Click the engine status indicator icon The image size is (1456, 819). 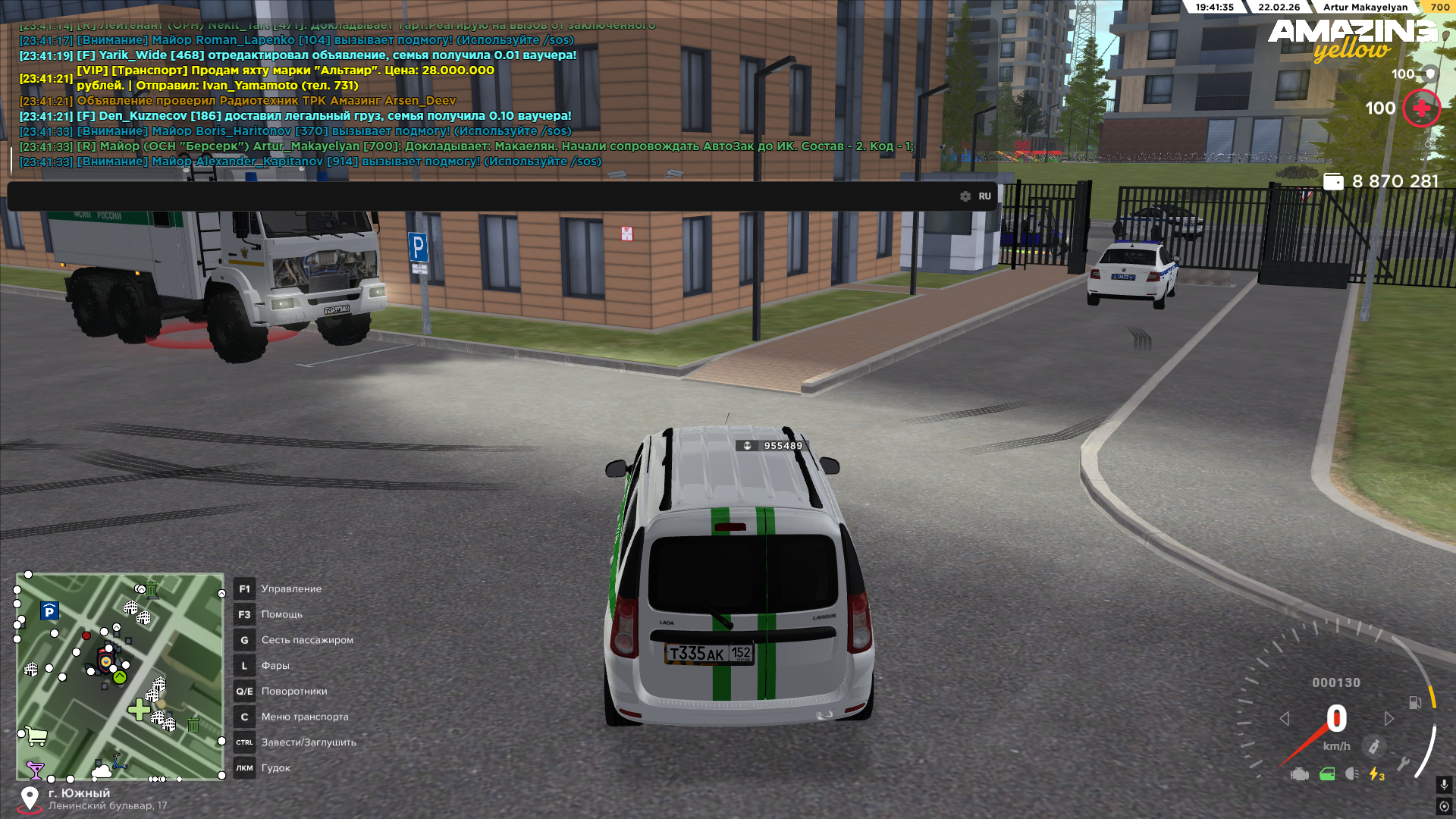pyautogui.click(x=1300, y=774)
